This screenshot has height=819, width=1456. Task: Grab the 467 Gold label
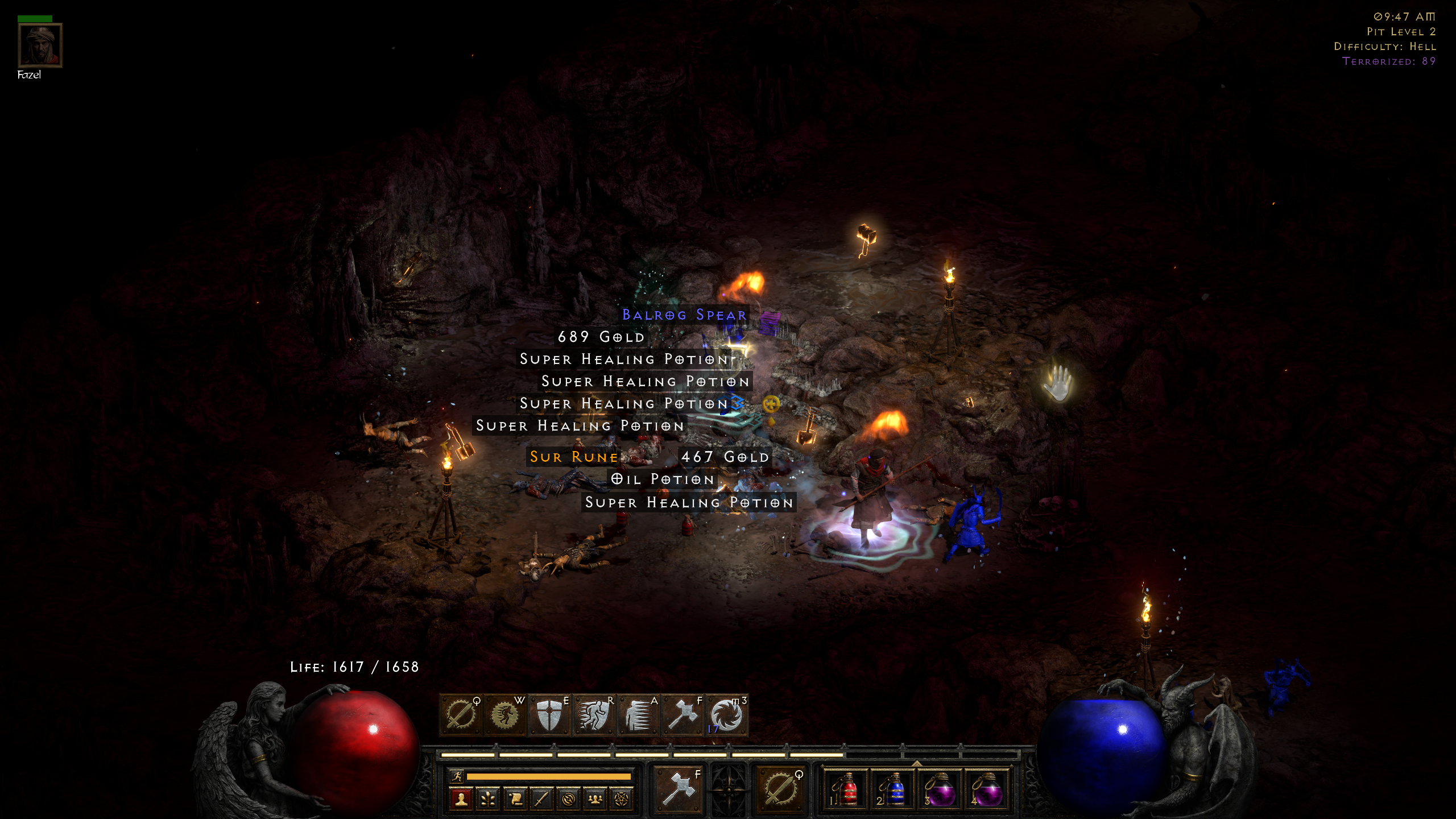pyautogui.click(x=725, y=457)
